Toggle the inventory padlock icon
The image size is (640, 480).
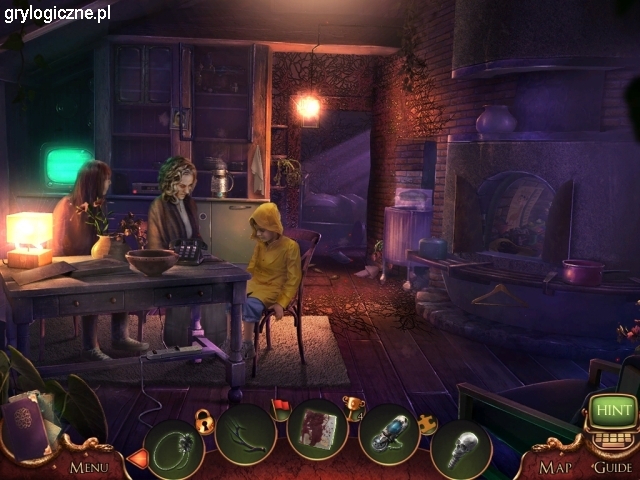[x=206, y=421]
